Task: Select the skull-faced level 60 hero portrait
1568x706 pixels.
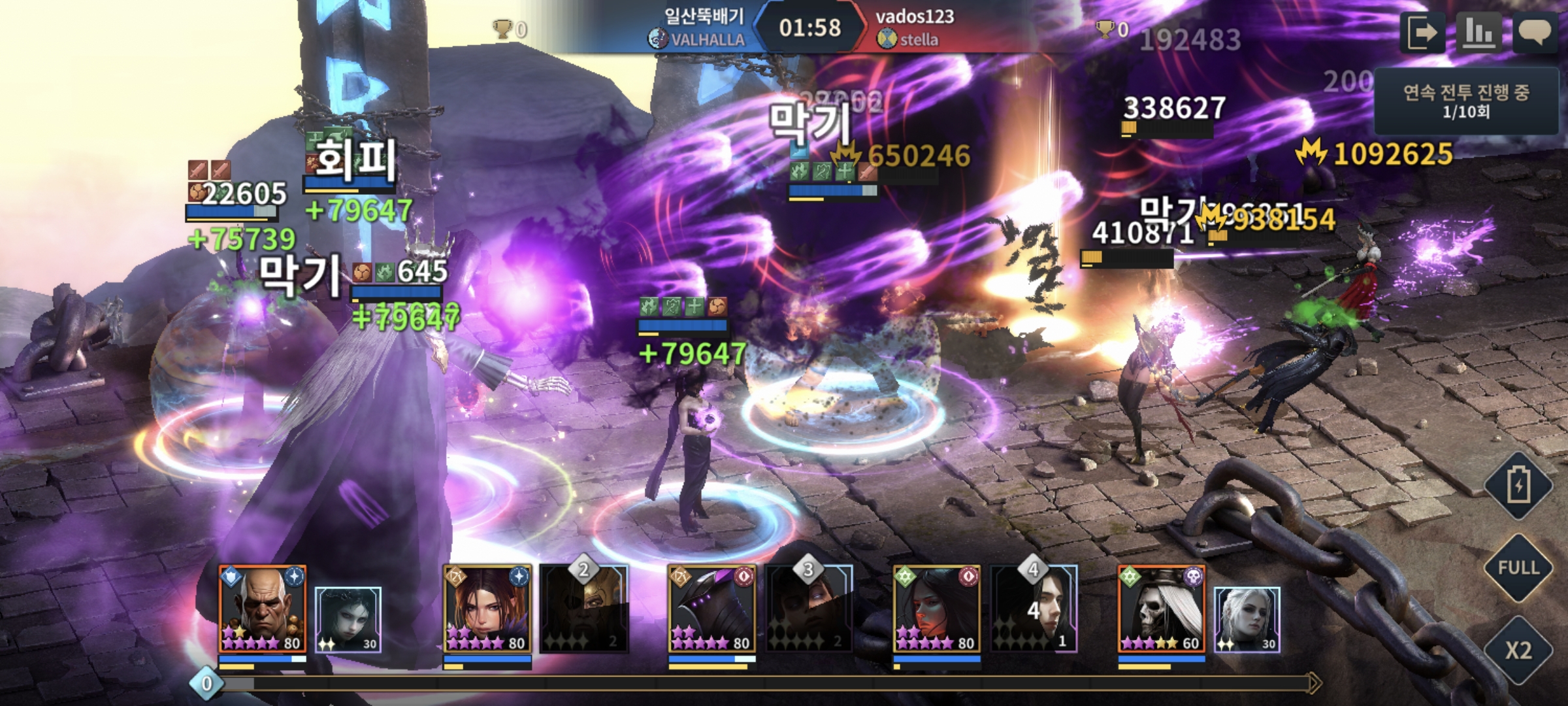Action: coord(1162,609)
